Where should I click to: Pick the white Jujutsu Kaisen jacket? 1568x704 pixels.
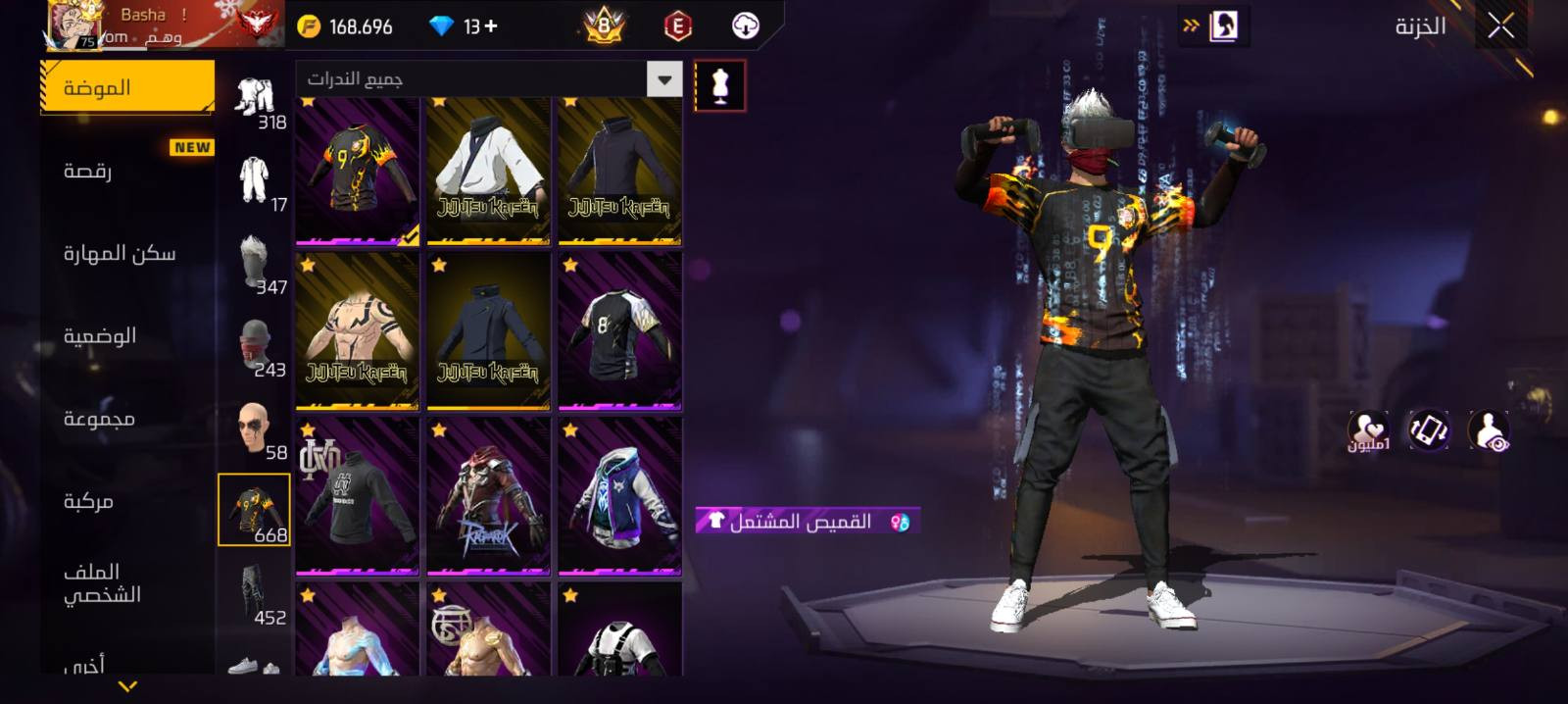(x=488, y=171)
